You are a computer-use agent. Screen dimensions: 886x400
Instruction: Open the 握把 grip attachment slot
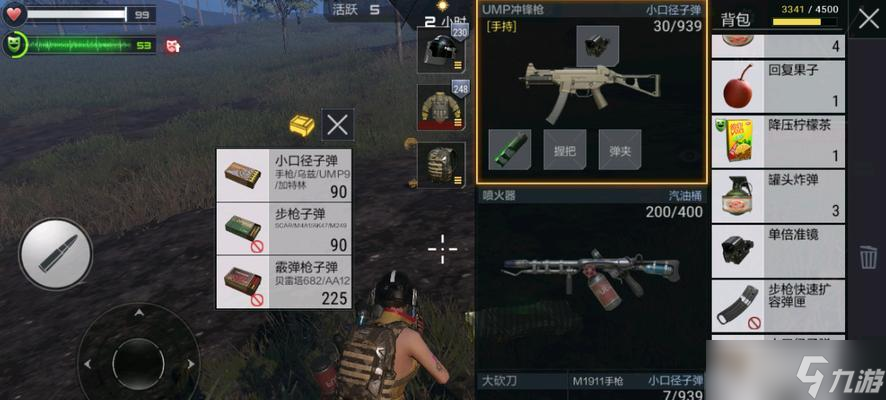click(565, 150)
